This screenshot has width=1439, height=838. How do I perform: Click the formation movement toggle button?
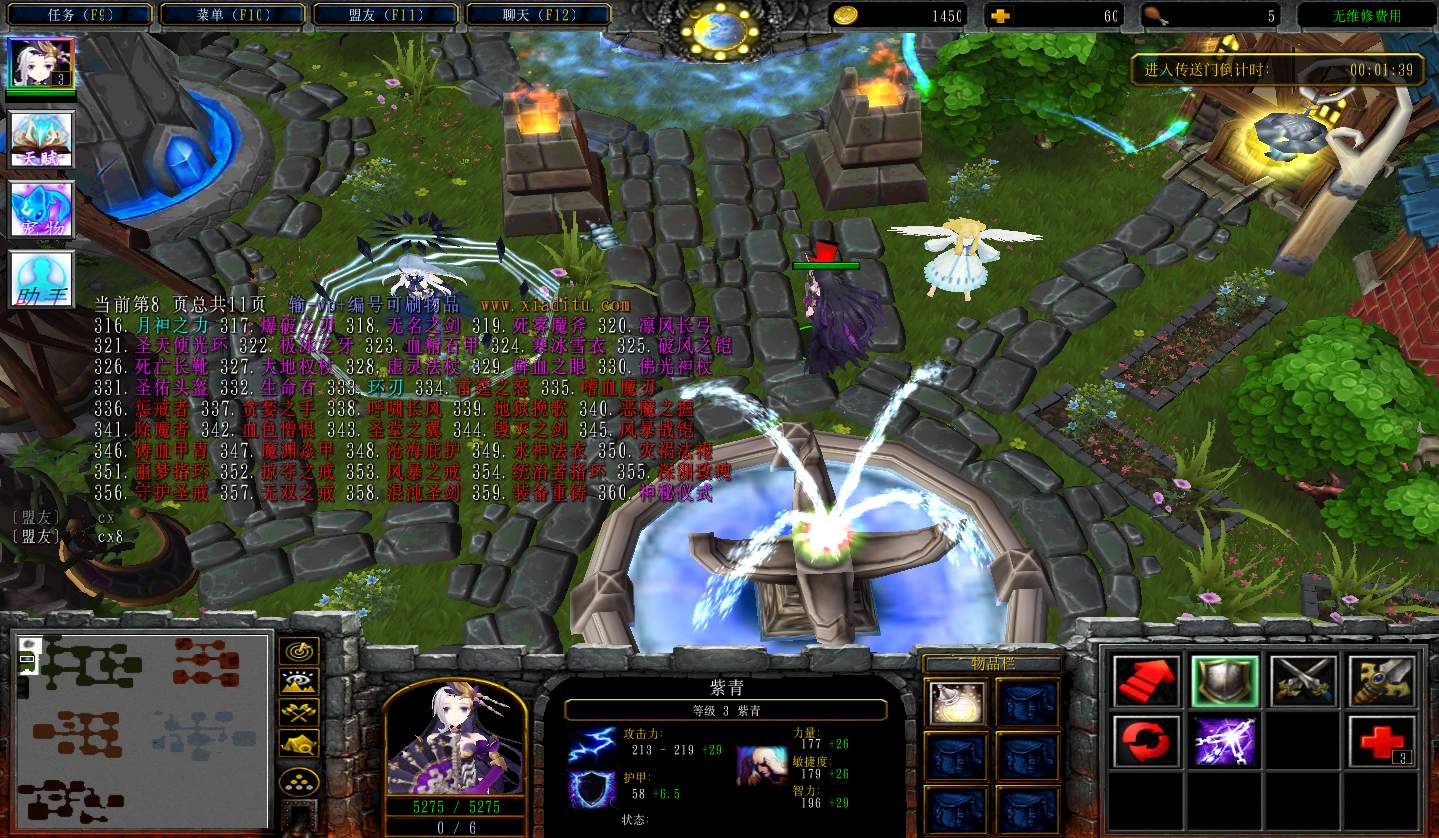coord(299,780)
